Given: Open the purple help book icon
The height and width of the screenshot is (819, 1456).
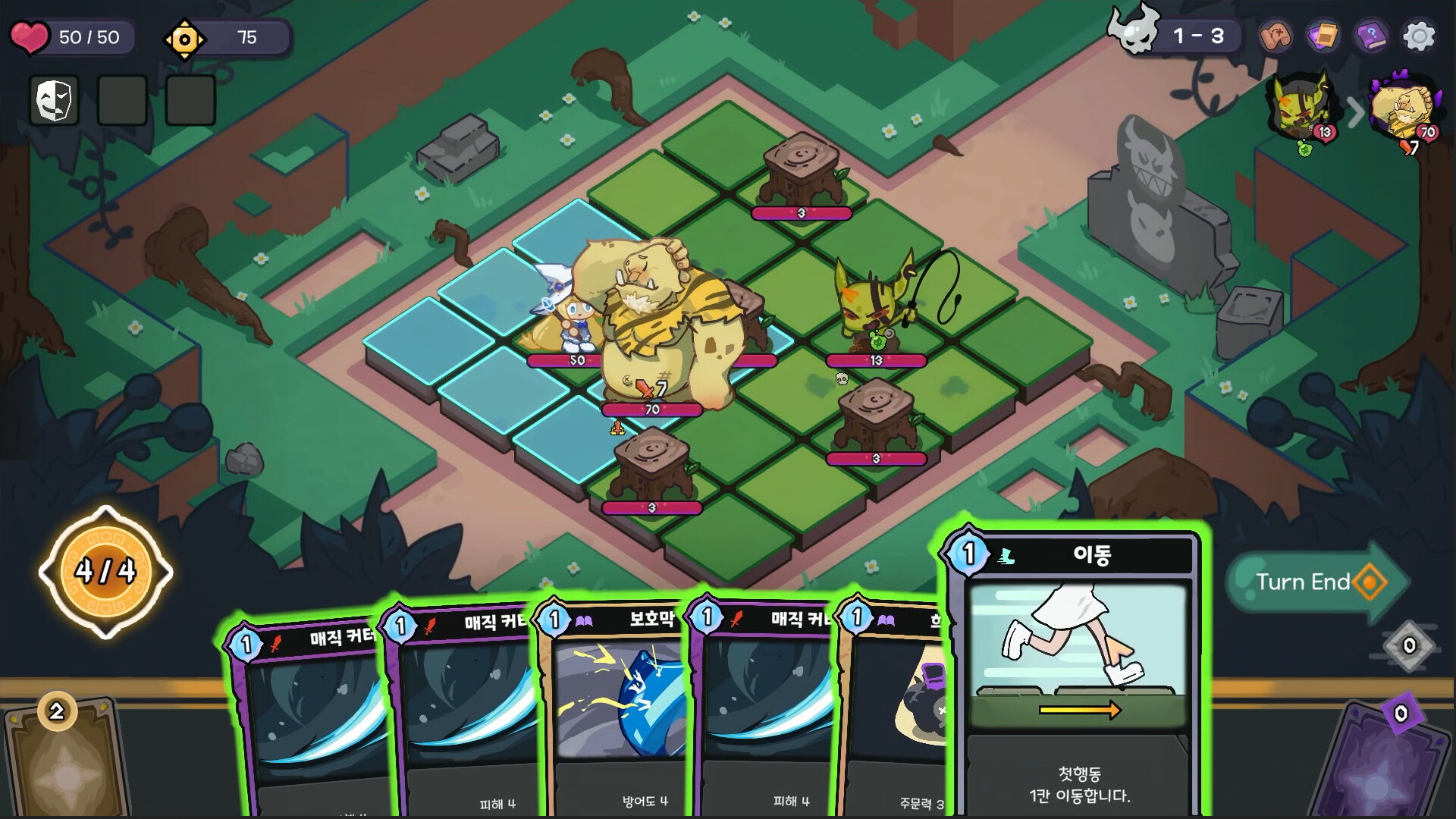Looking at the screenshot, I should [1371, 35].
